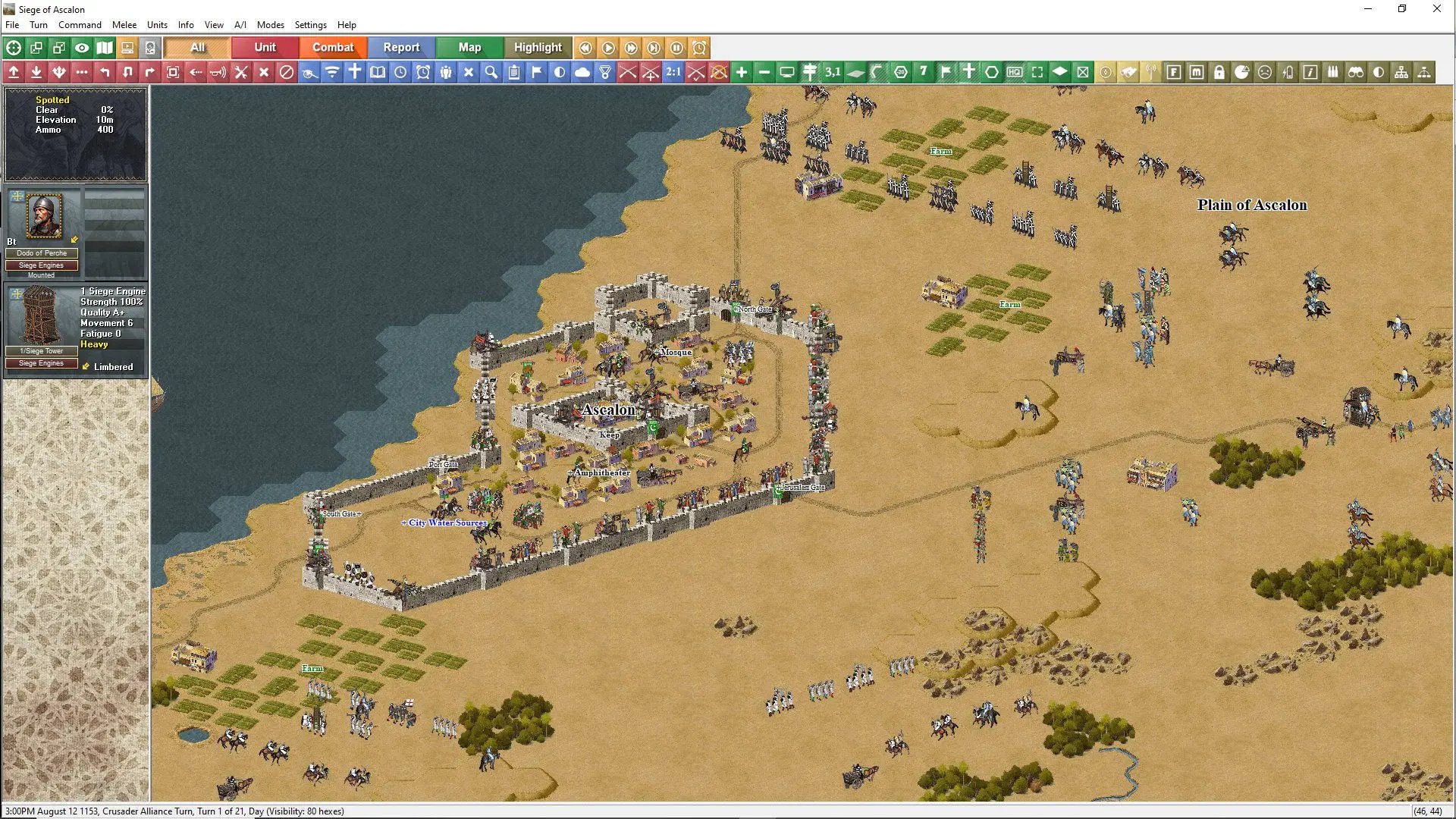Image resolution: width=1456 pixels, height=819 pixels.
Task: Open the find/magnifying glass tool
Action: point(491,72)
